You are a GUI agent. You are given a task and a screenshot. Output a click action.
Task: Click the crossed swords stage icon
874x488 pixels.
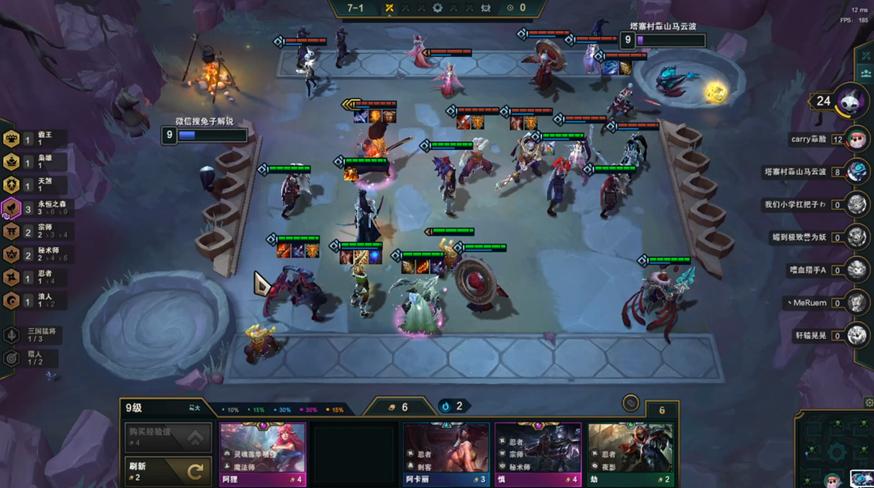386,8
